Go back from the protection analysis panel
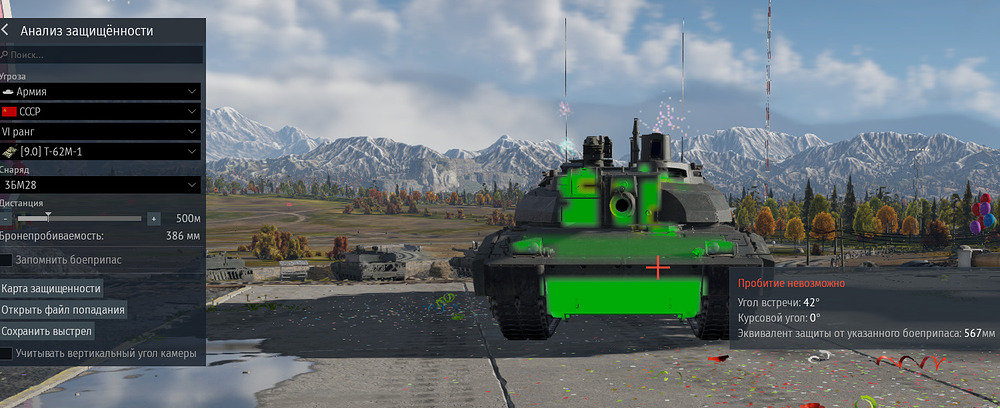 point(7,31)
